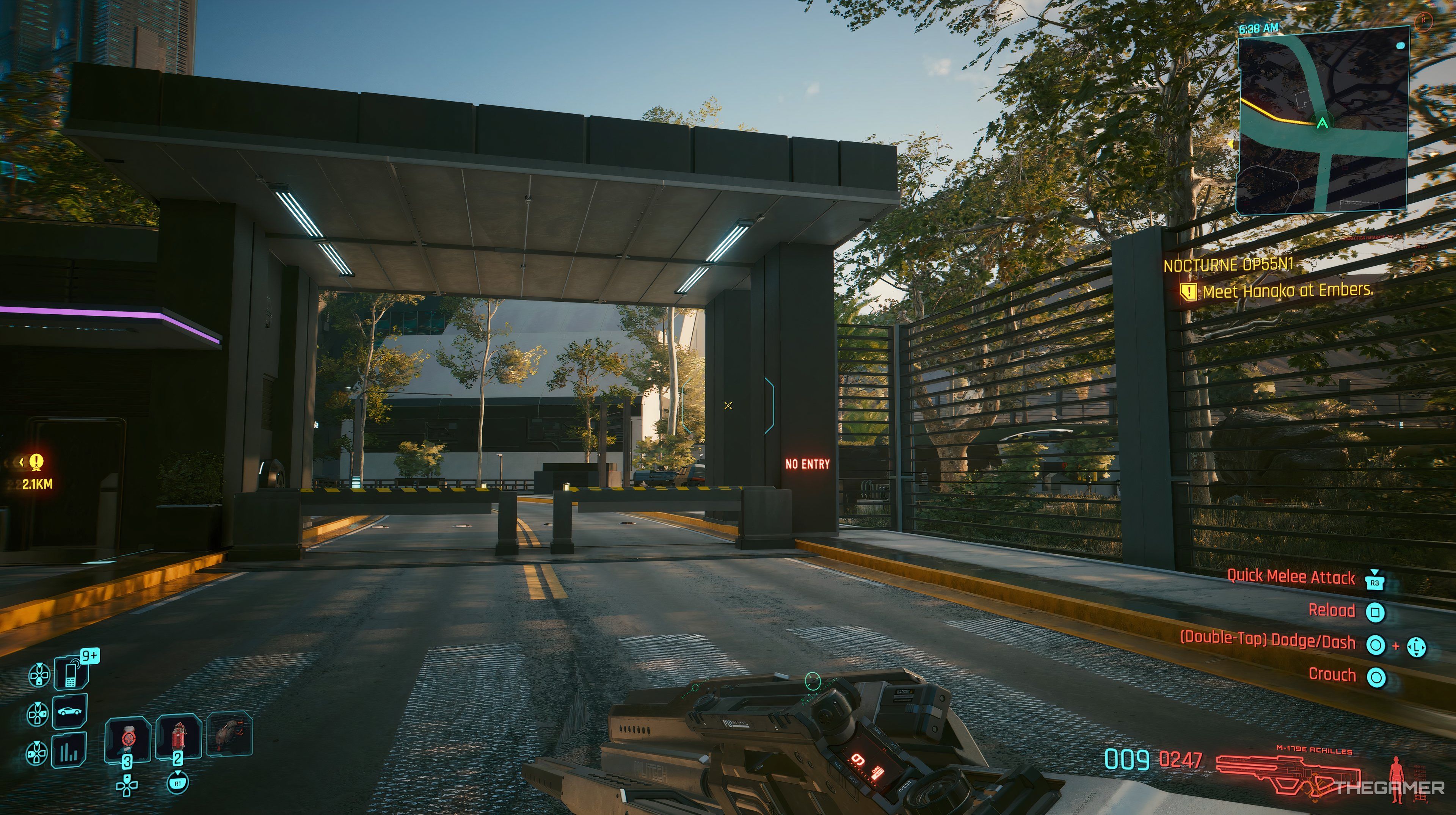The image size is (1456, 815).
Task: Select the car icon to call vehicle
Action: click(x=70, y=711)
